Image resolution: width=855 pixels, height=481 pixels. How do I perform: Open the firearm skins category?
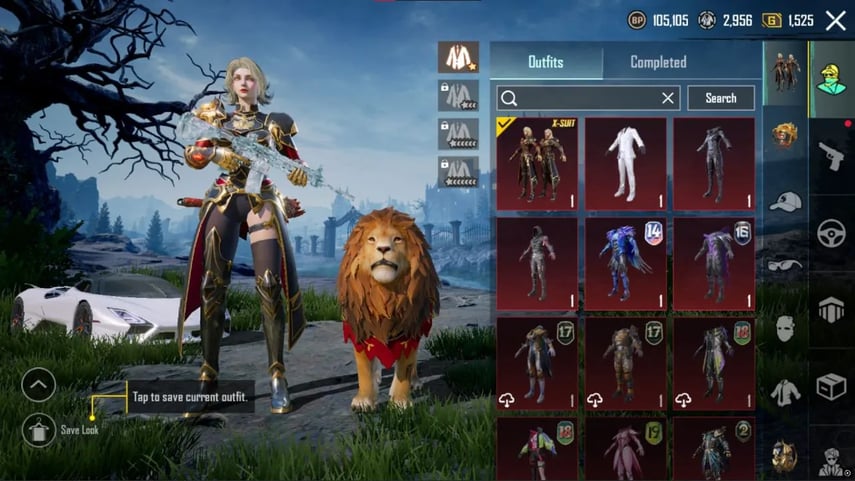pos(831,155)
